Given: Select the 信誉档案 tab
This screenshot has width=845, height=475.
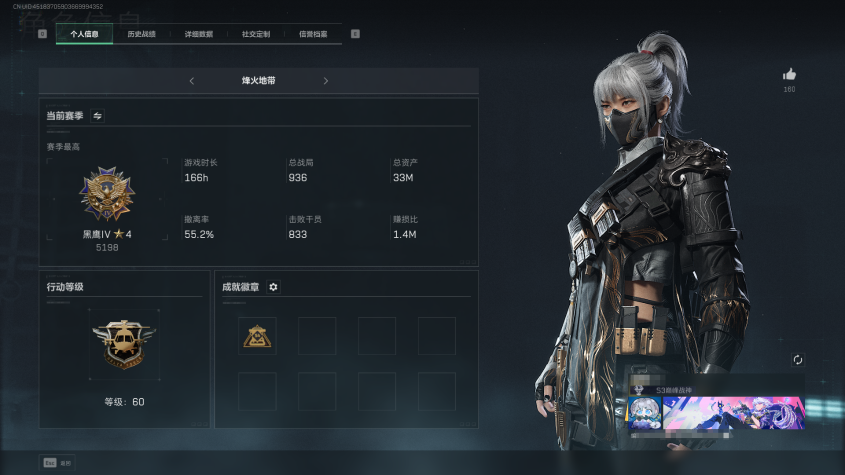Looking at the screenshot, I should pos(313,34).
